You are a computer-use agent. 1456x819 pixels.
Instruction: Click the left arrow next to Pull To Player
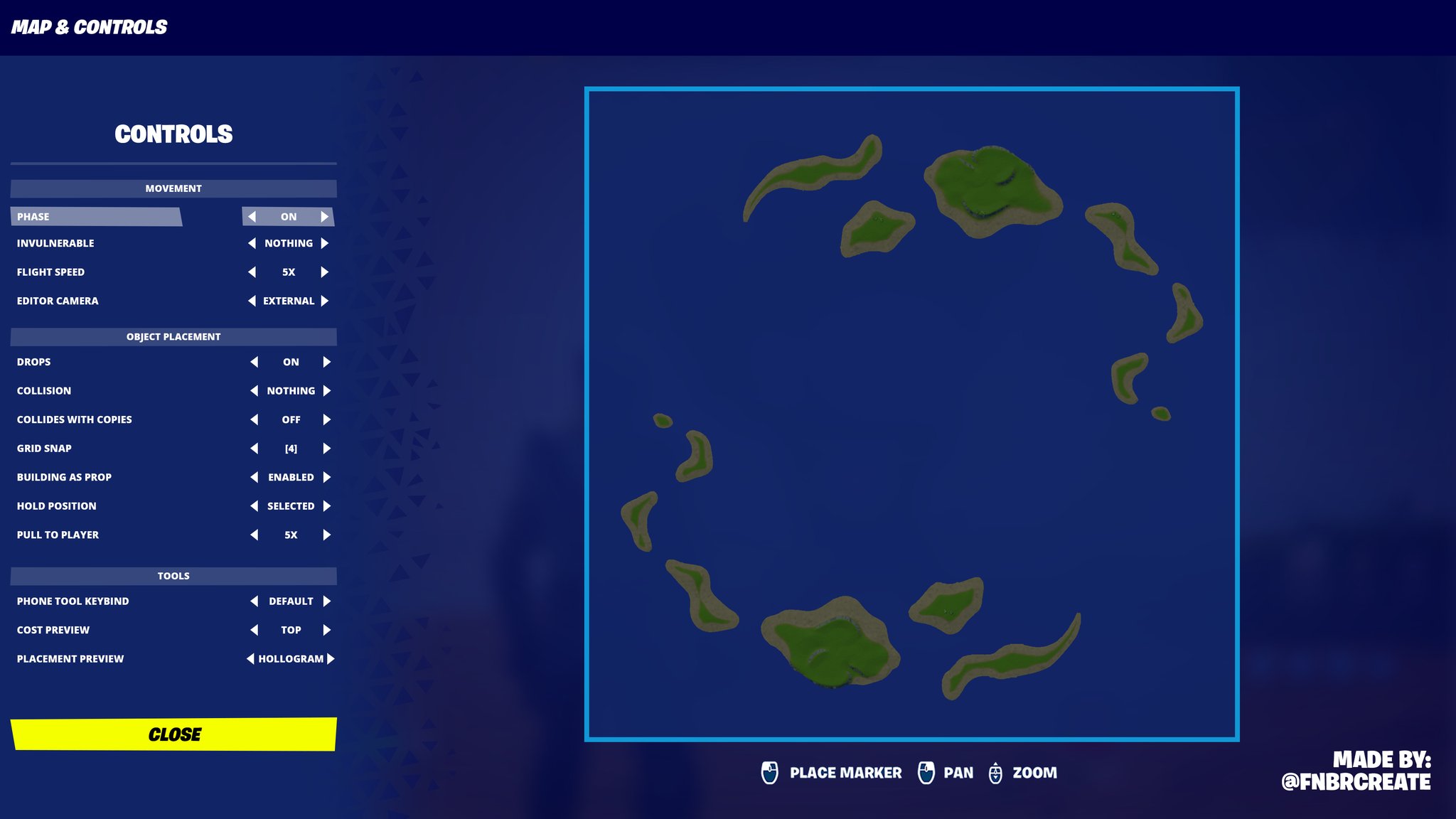point(253,535)
